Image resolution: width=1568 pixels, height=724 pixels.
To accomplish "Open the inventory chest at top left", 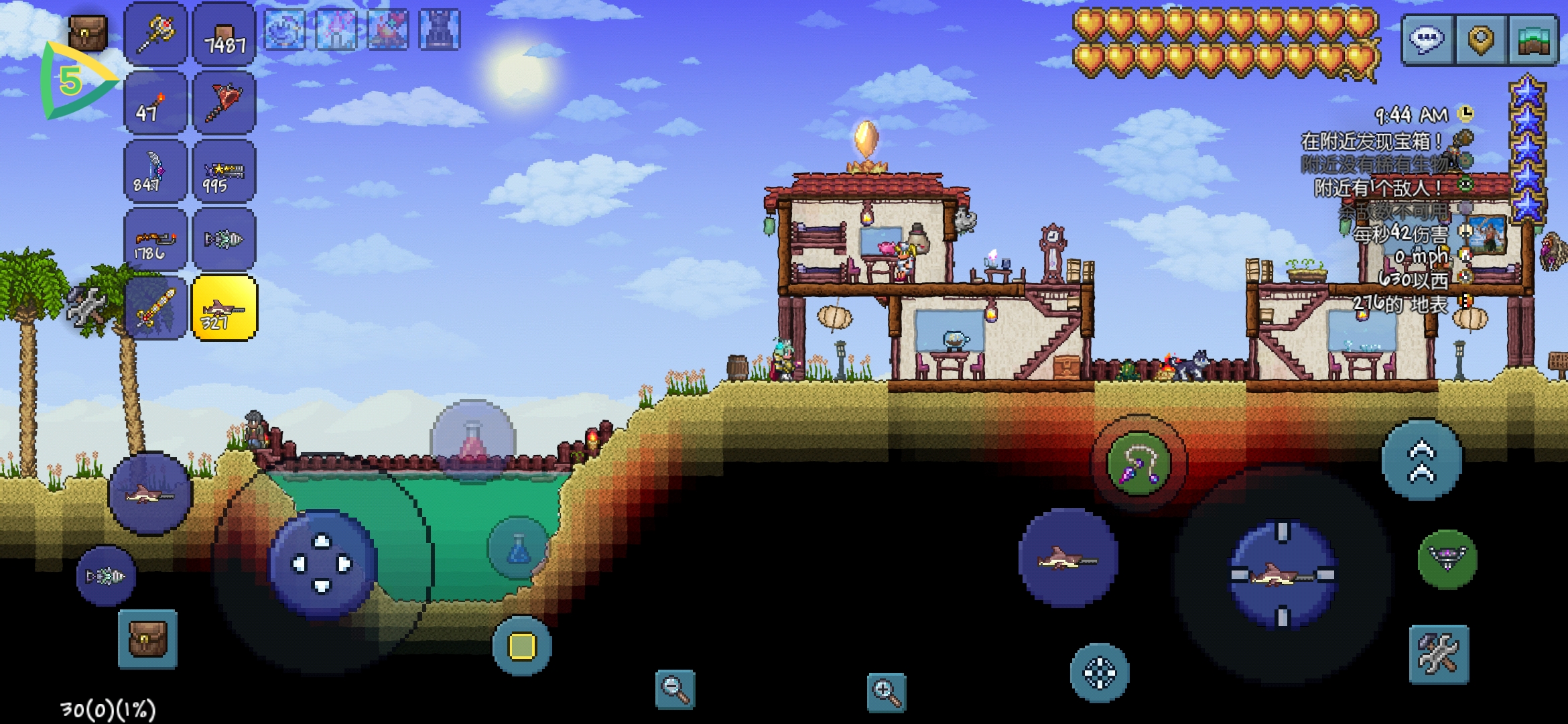I will click(x=88, y=33).
